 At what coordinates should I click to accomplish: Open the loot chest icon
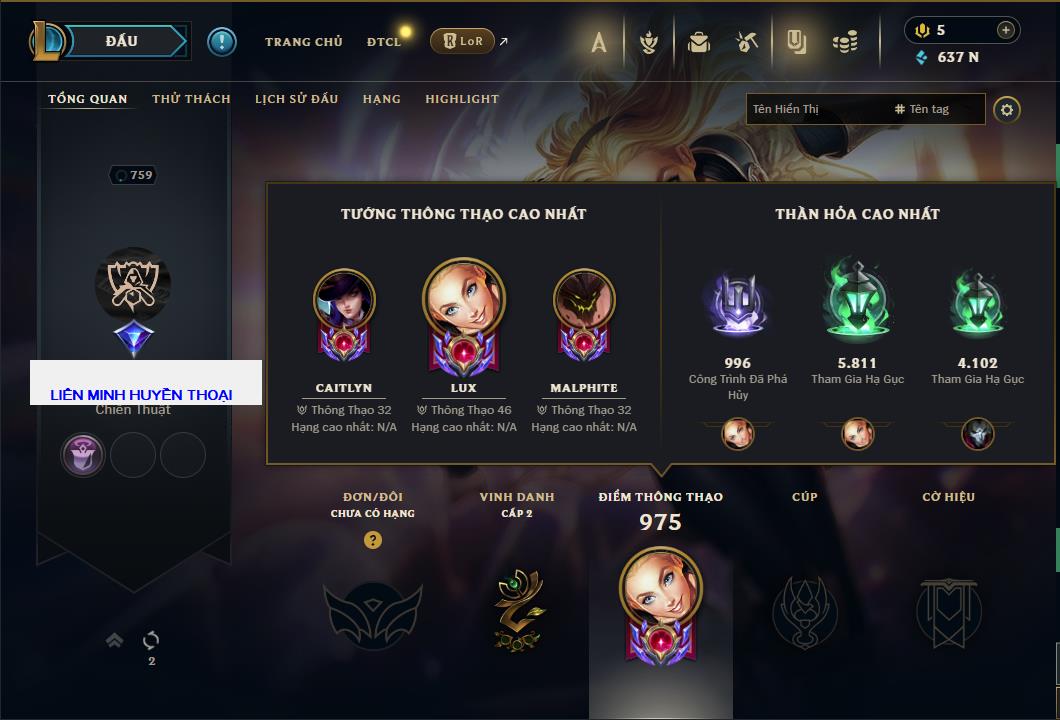click(699, 42)
